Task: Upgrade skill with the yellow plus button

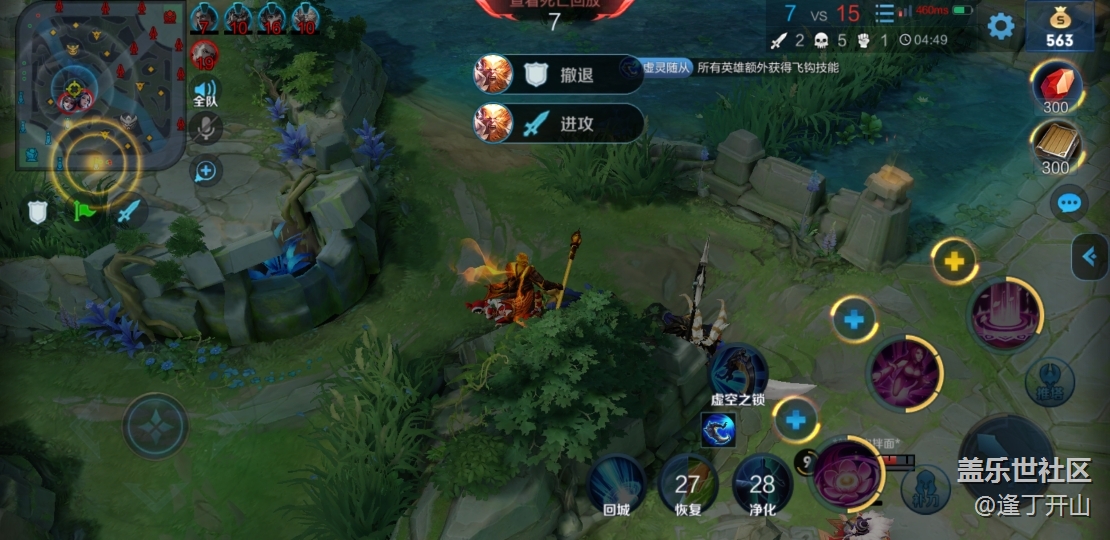Action: click(x=955, y=263)
